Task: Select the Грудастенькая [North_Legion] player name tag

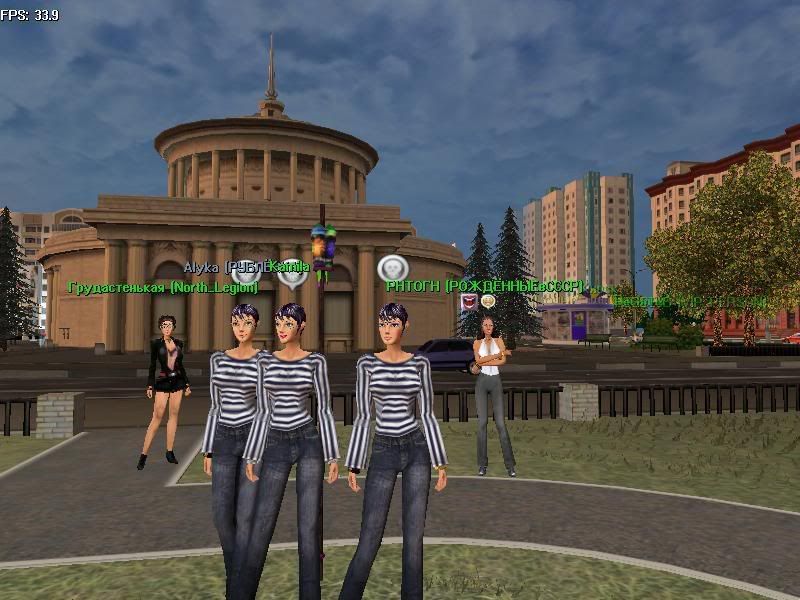Action: click(x=163, y=288)
